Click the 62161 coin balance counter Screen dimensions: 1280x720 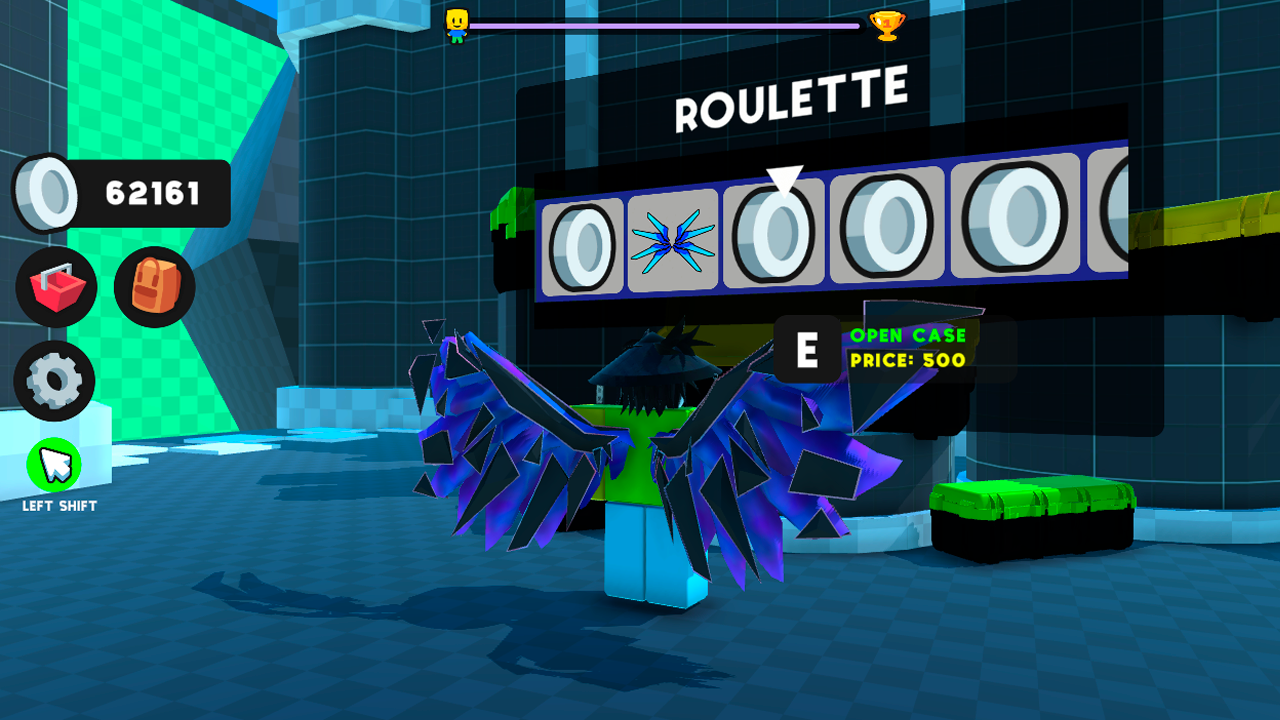152,192
